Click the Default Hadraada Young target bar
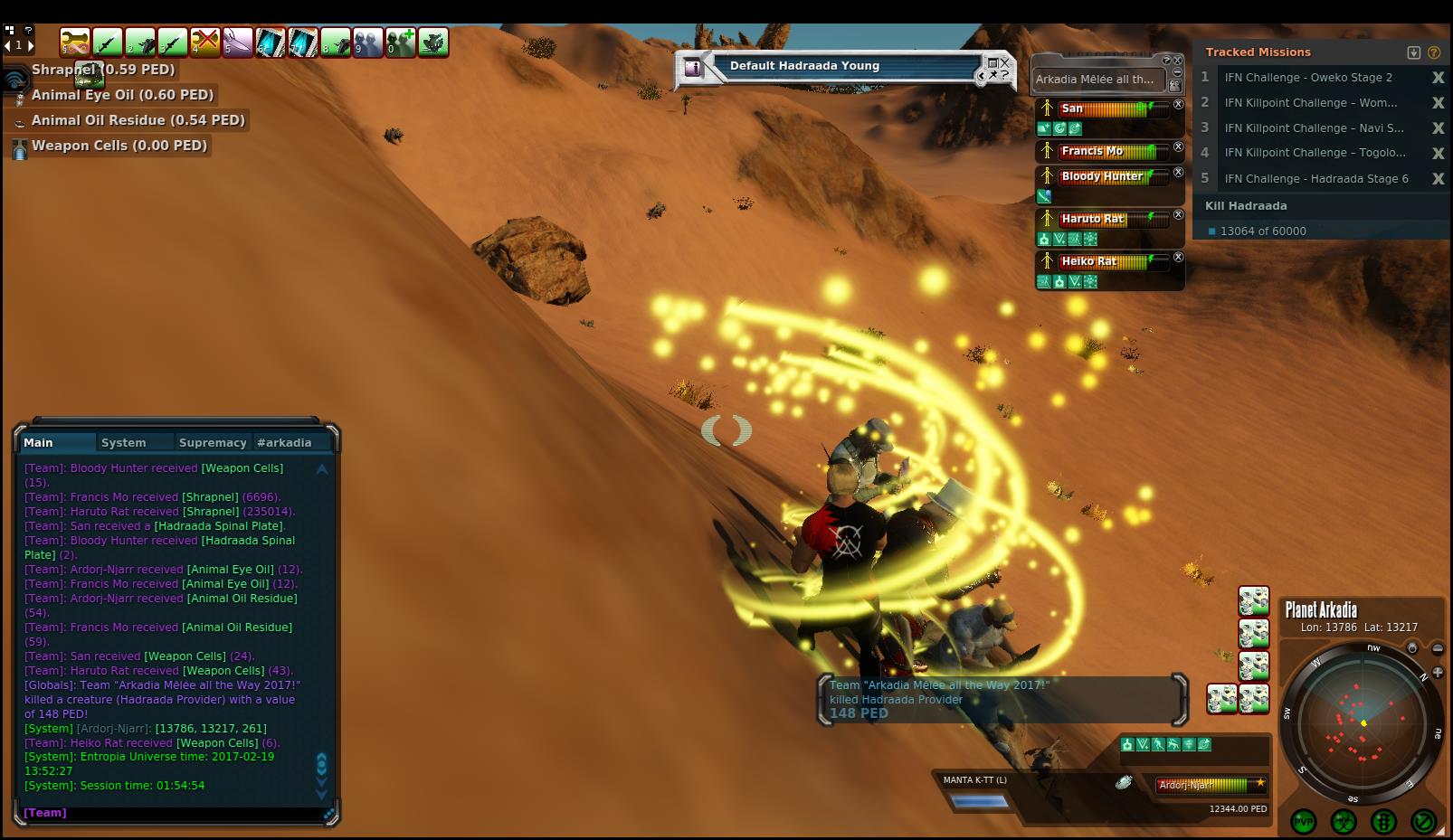This screenshot has width=1453, height=840. (x=832, y=66)
